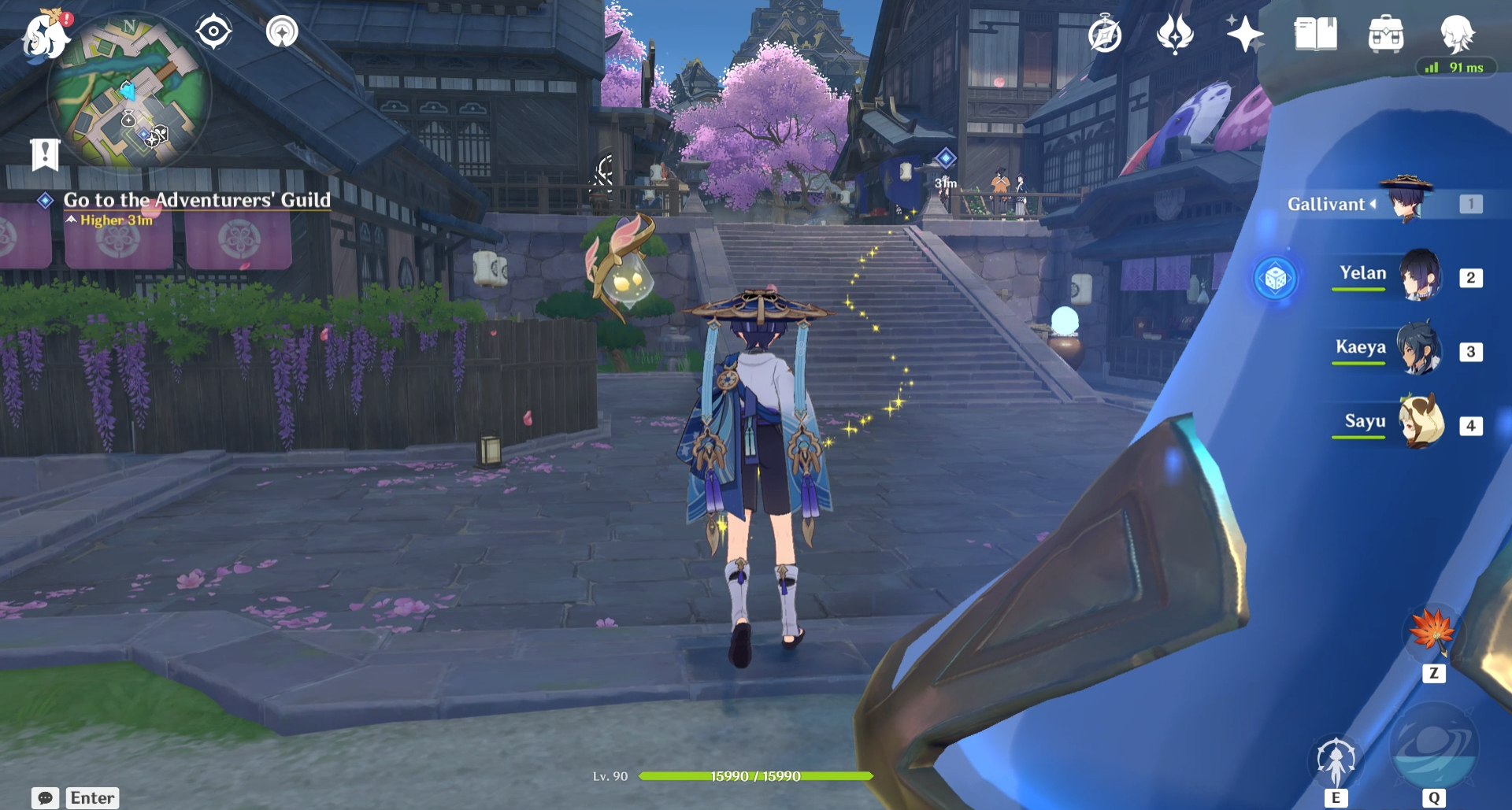The height and width of the screenshot is (810, 1512).
Task: Open the Paimon menu icon
Action: (x=43, y=35)
